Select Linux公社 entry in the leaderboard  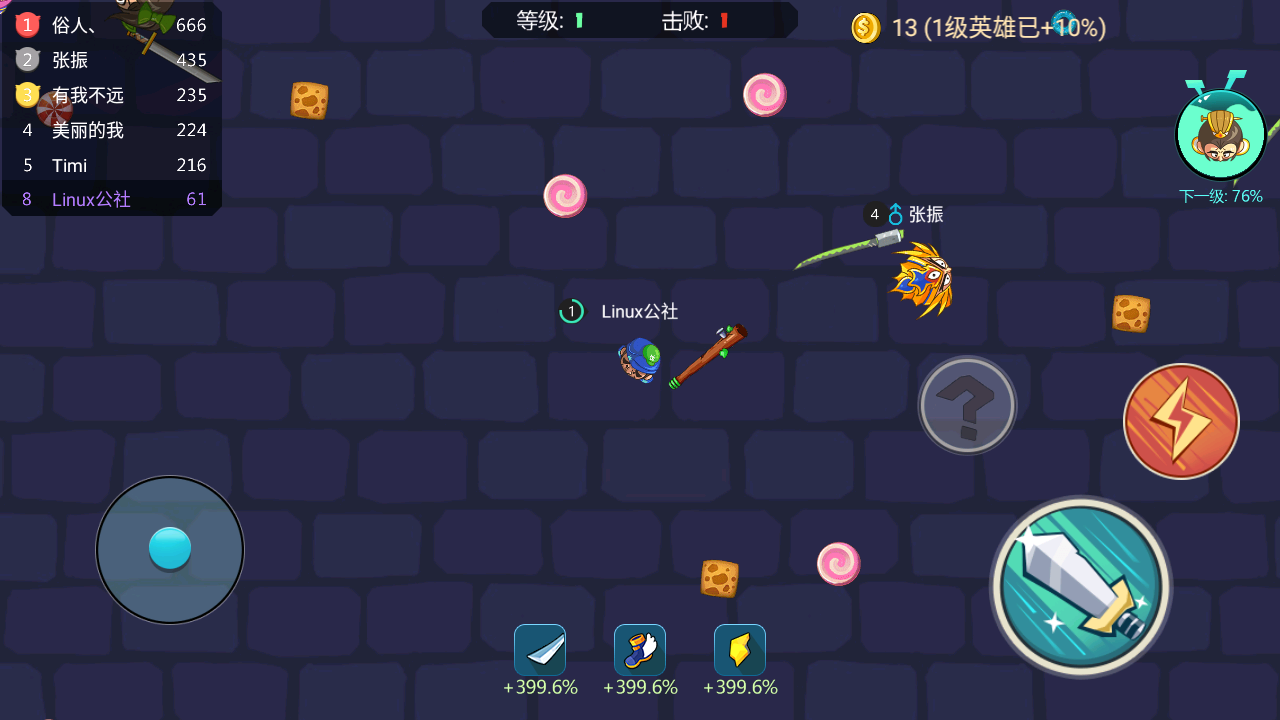(91, 199)
